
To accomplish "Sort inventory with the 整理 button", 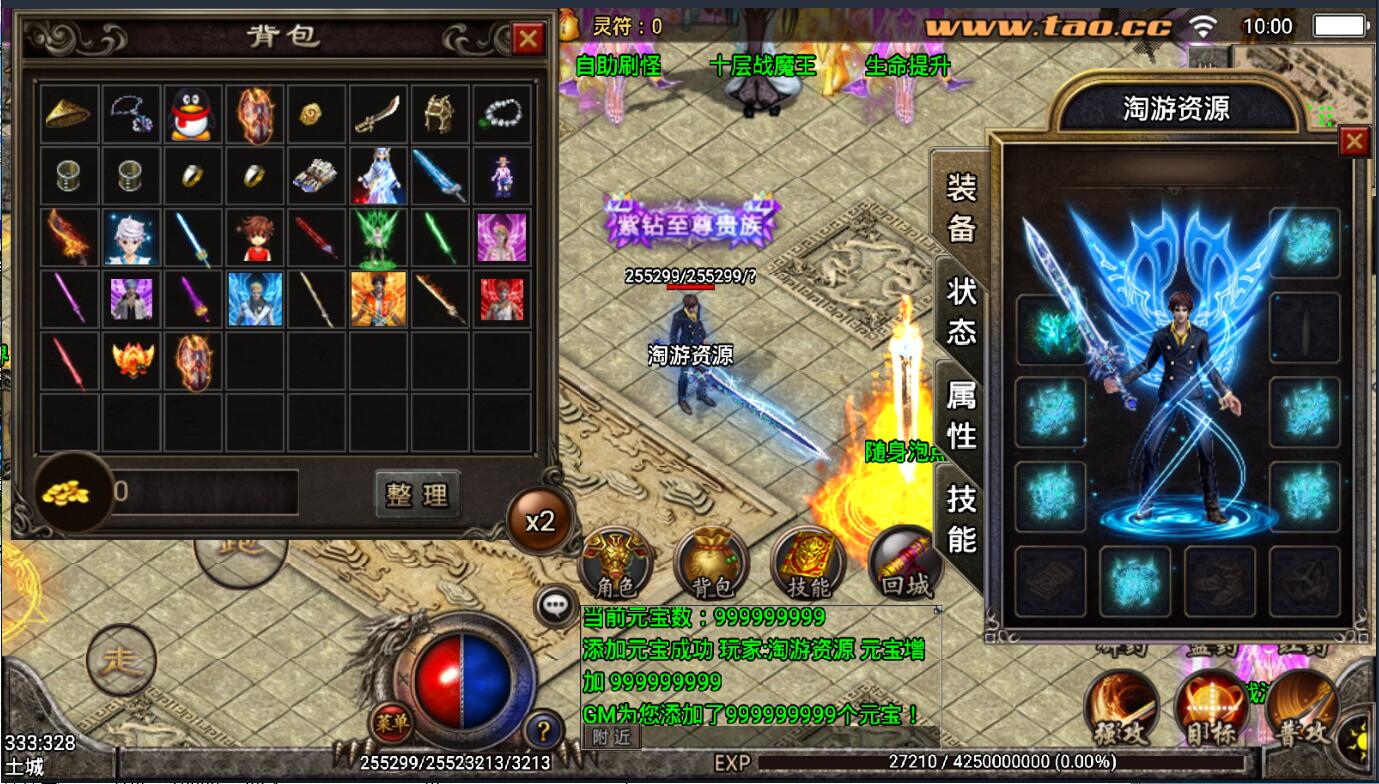I will [x=418, y=494].
